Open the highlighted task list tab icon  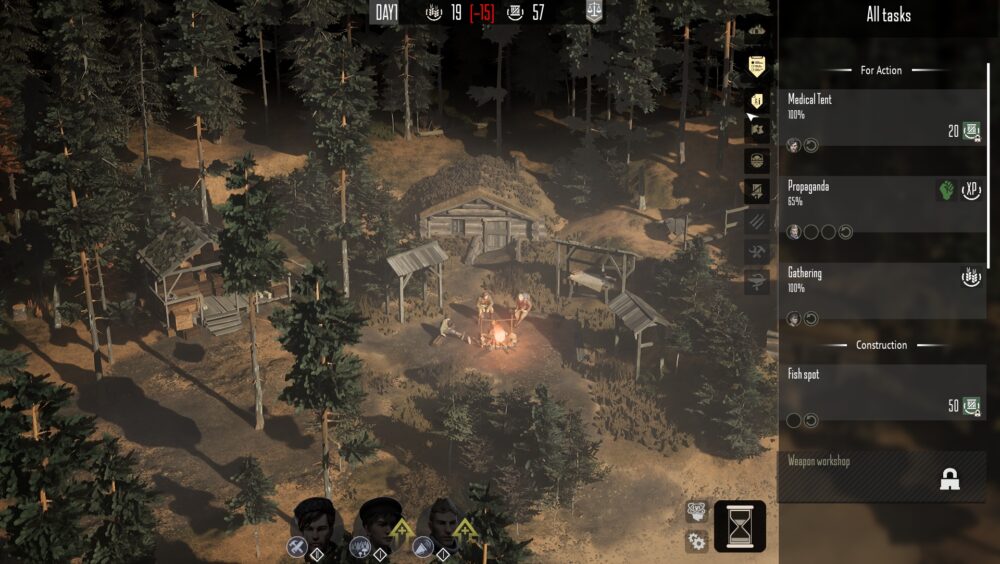pyautogui.click(x=758, y=66)
